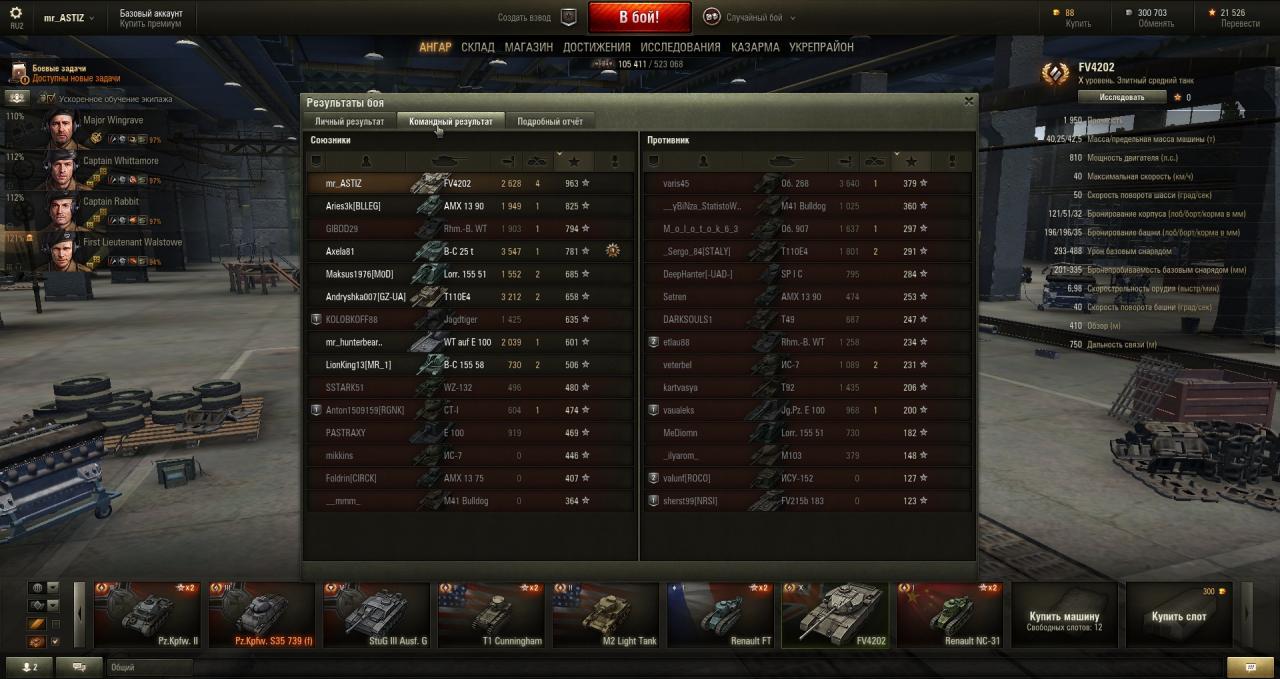The image size is (1280, 679).
Task: Switch to the Личный результат tab
Action: click(x=349, y=121)
